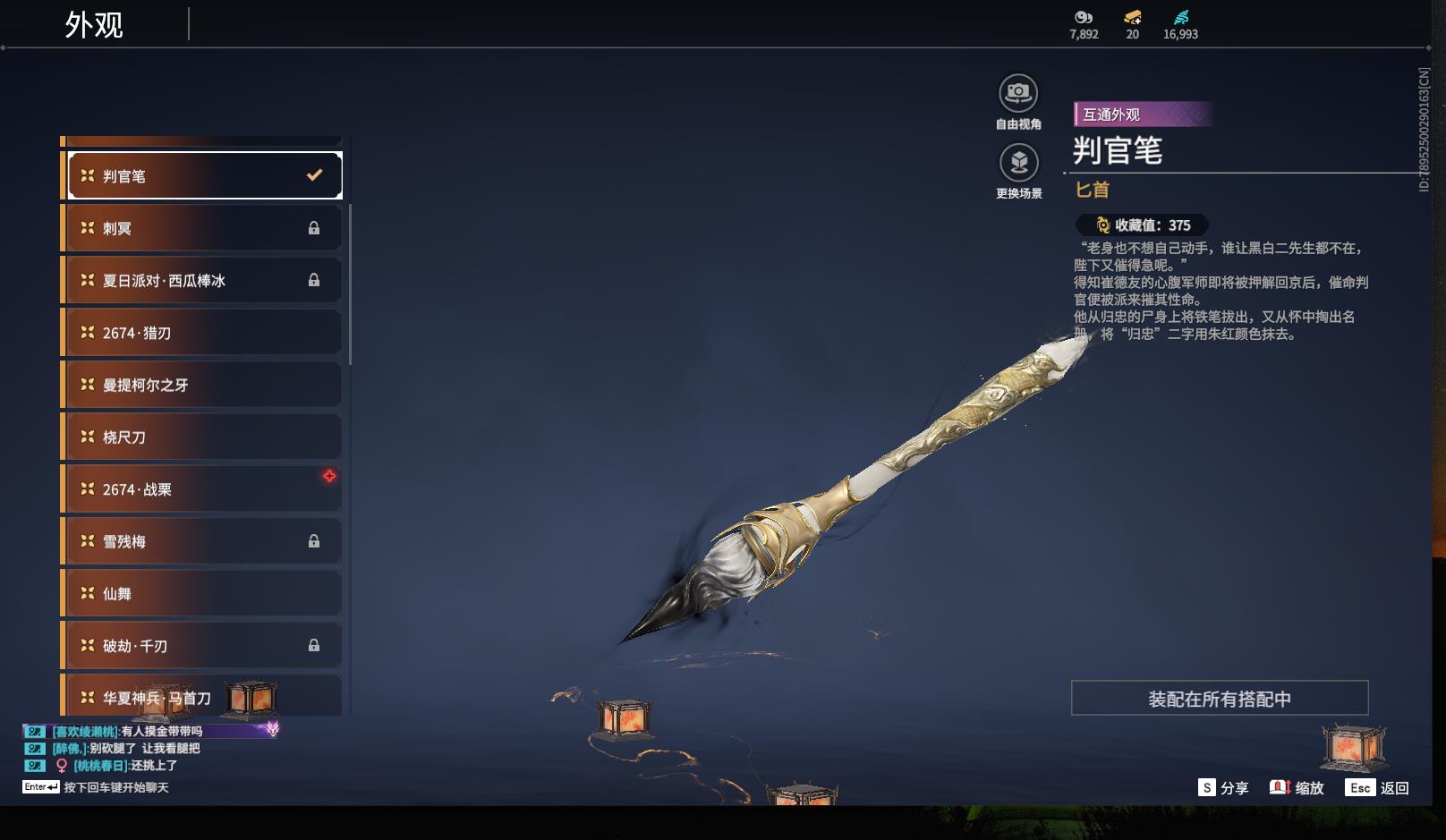Select the 曼提柯尔之牙 entry
This screenshot has height=840, width=1446.
click(204, 385)
